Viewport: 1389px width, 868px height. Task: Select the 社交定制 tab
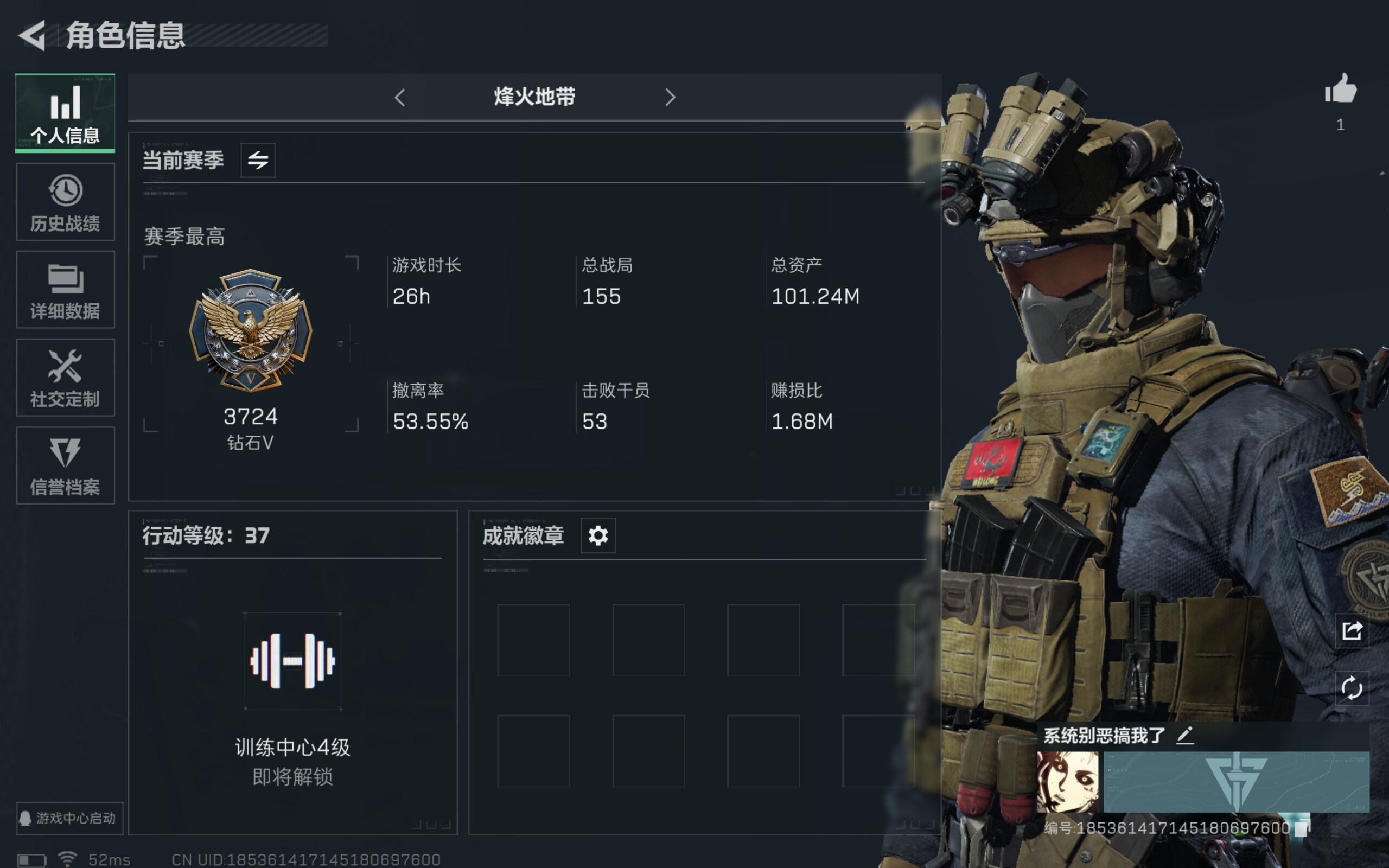(66, 378)
